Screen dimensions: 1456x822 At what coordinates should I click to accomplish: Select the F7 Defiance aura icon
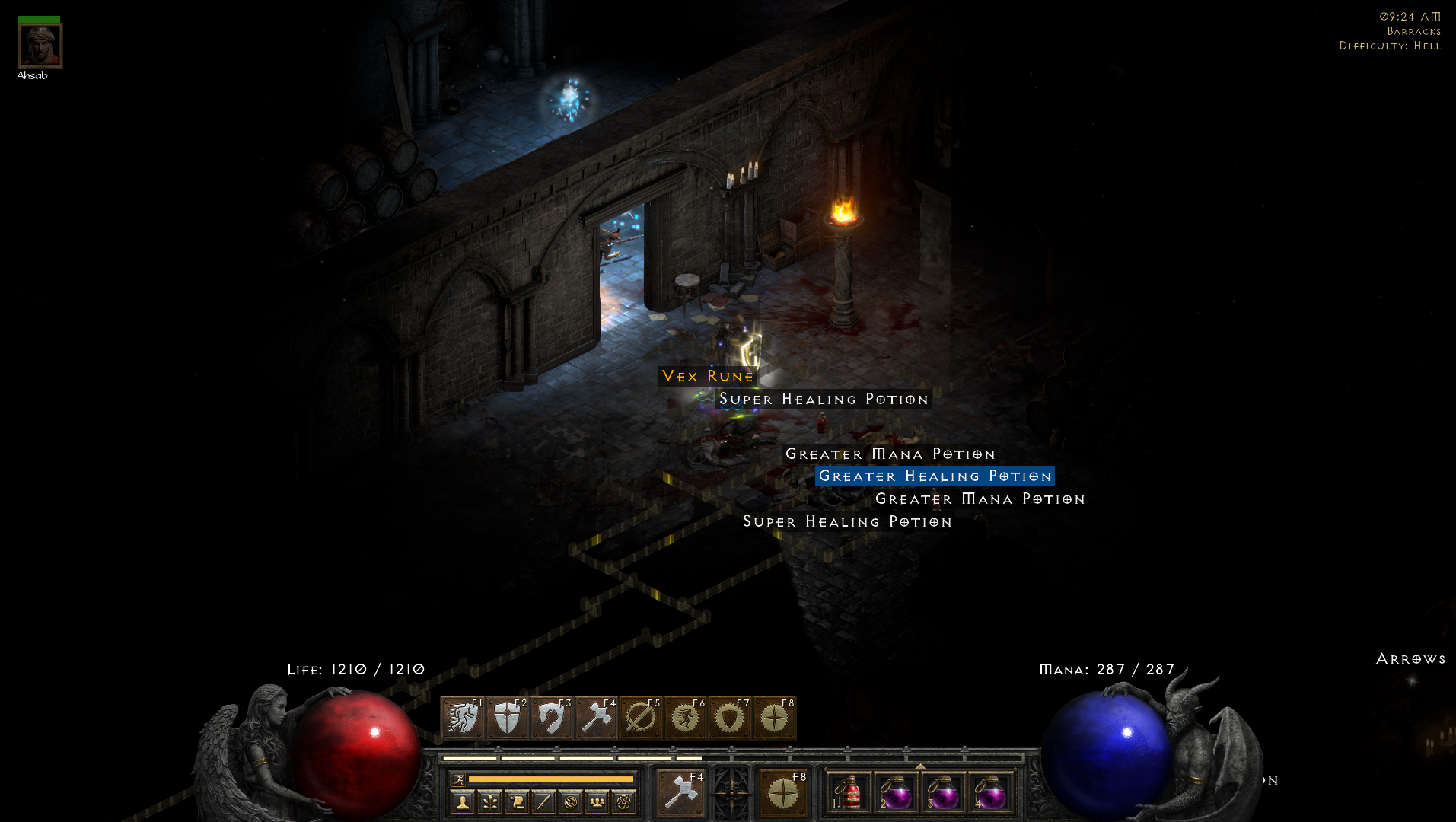coord(731,717)
